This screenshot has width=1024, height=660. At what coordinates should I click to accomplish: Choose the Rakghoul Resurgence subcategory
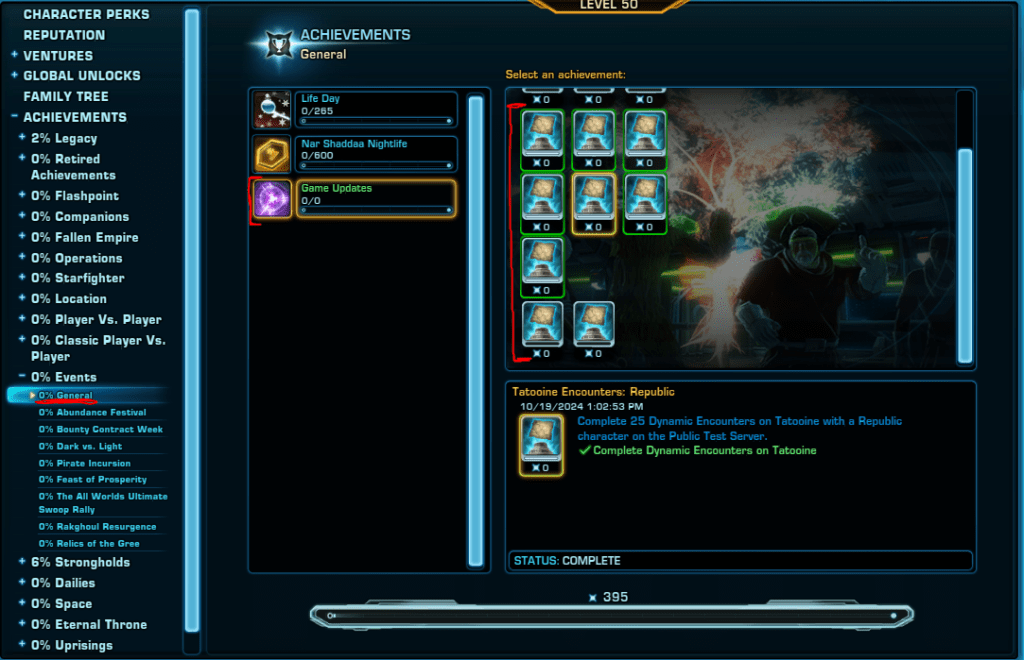(x=98, y=527)
